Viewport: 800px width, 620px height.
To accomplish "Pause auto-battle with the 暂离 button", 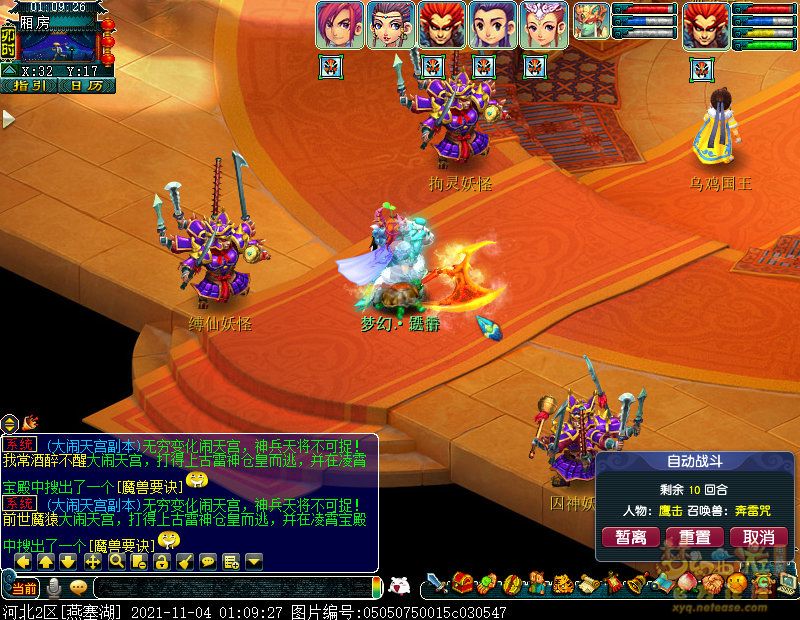I will click(630, 537).
